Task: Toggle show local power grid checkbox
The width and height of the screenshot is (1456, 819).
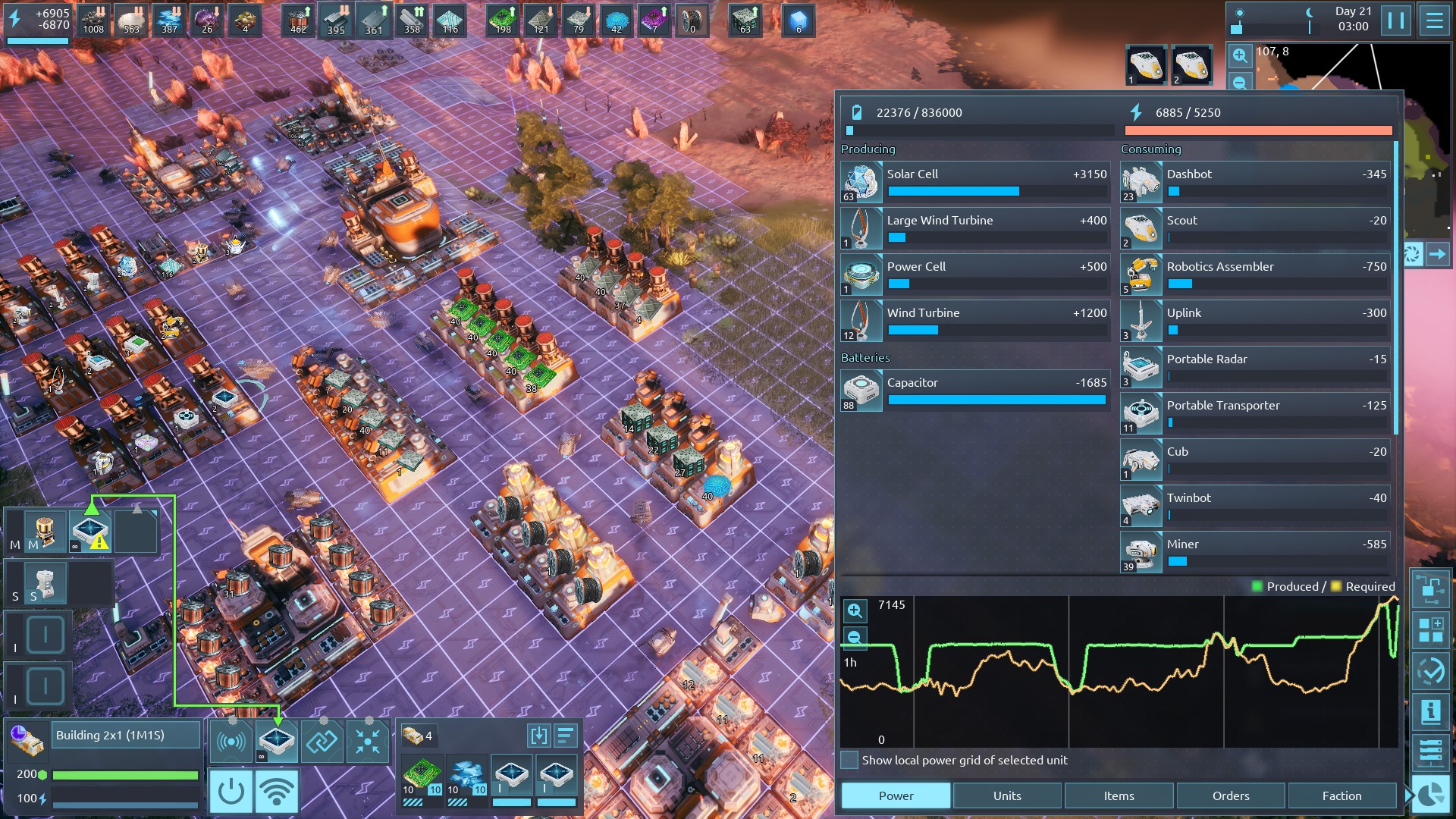Action: (850, 760)
